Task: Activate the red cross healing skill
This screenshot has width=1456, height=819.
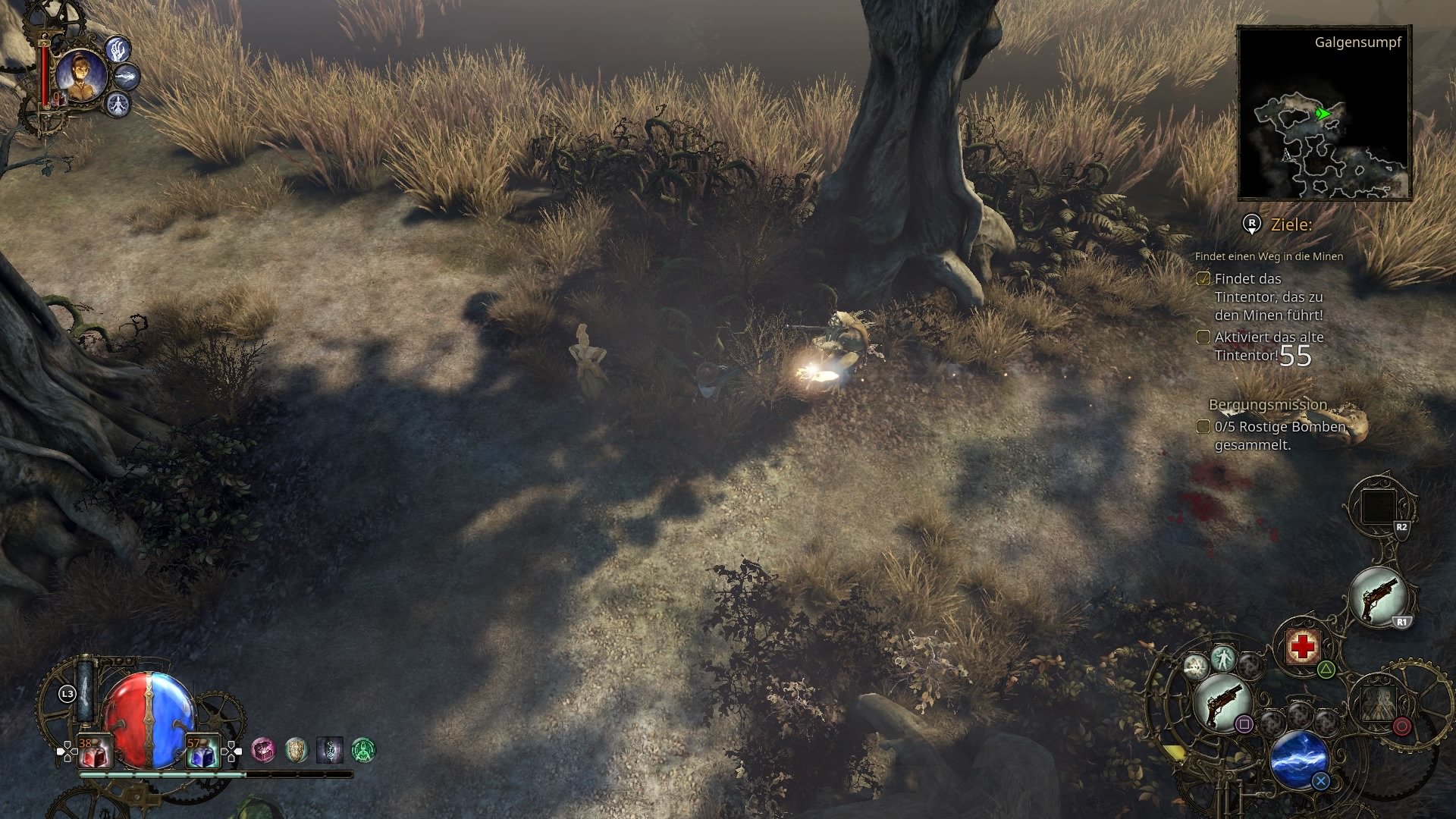Action: pyautogui.click(x=1303, y=647)
